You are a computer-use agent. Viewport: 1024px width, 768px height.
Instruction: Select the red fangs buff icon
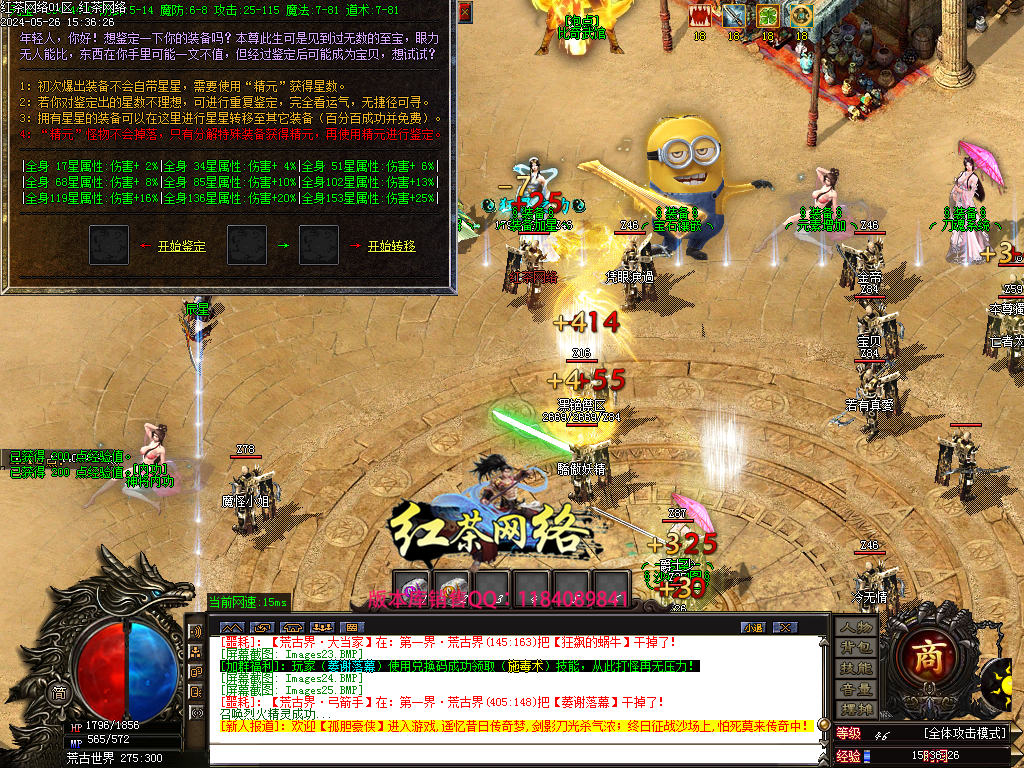(700, 16)
